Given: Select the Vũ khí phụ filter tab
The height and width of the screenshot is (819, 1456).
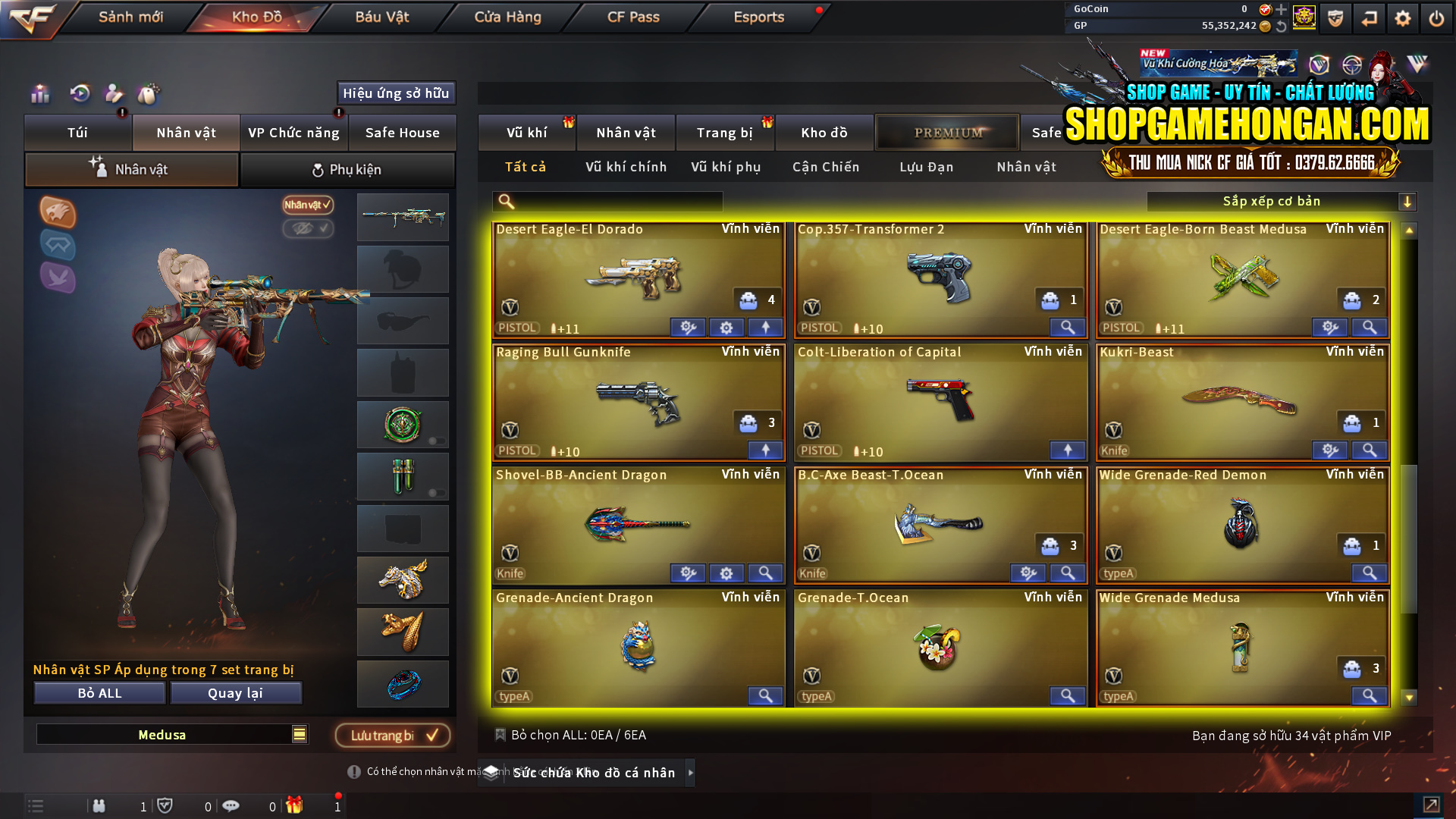Looking at the screenshot, I should tap(726, 167).
